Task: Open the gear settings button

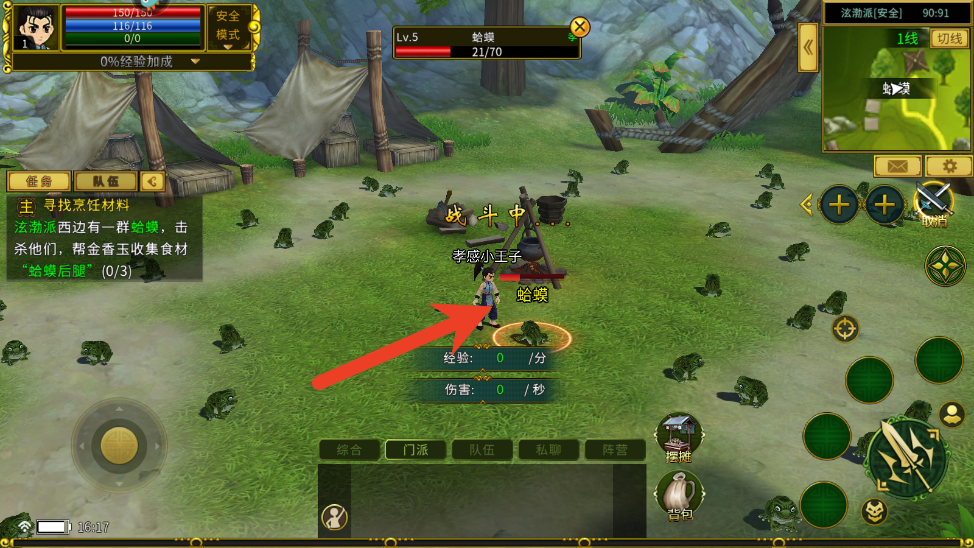Action: (x=948, y=166)
